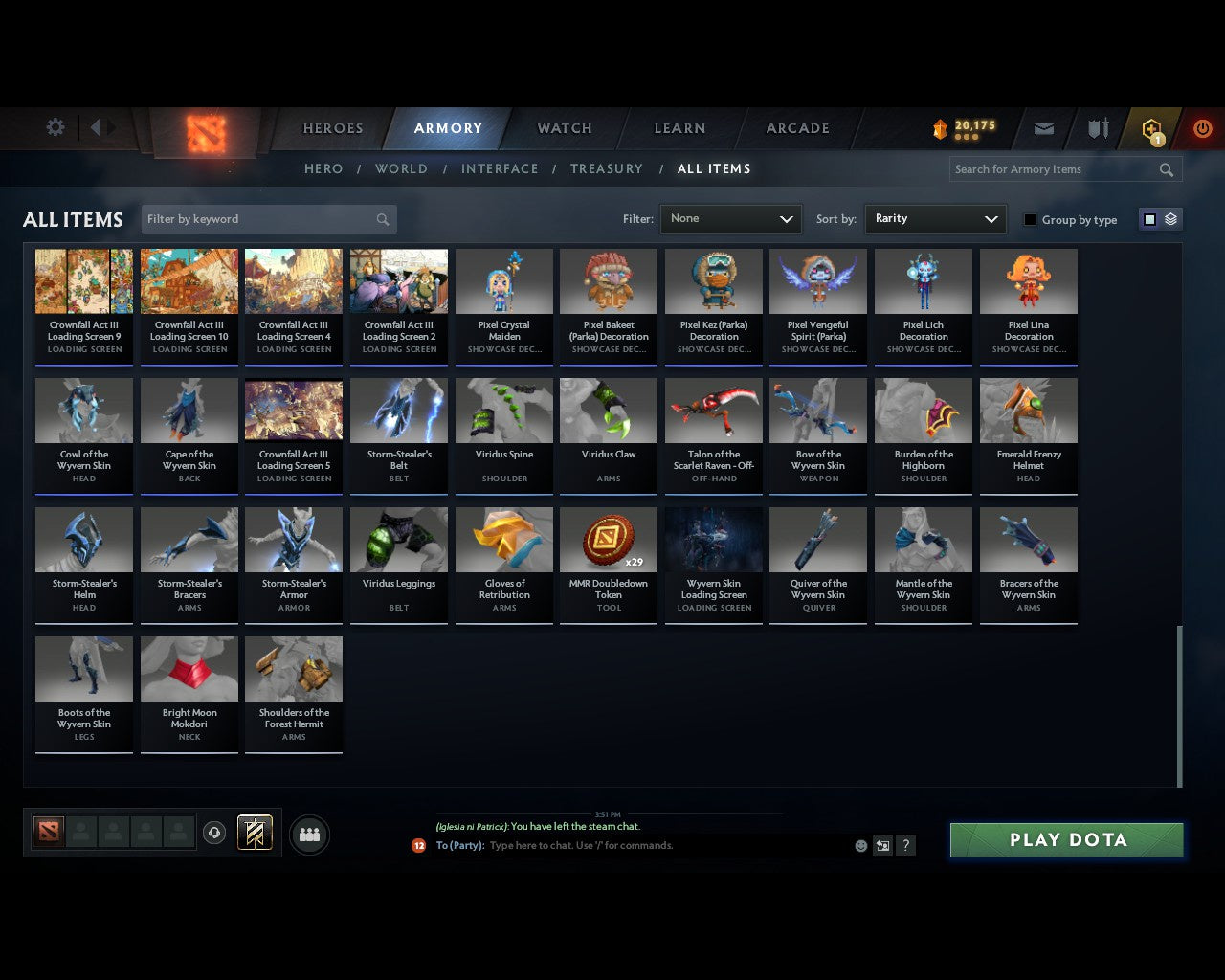Click the group finder people icon
This screenshot has width=1225, height=980.
point(309,834)
